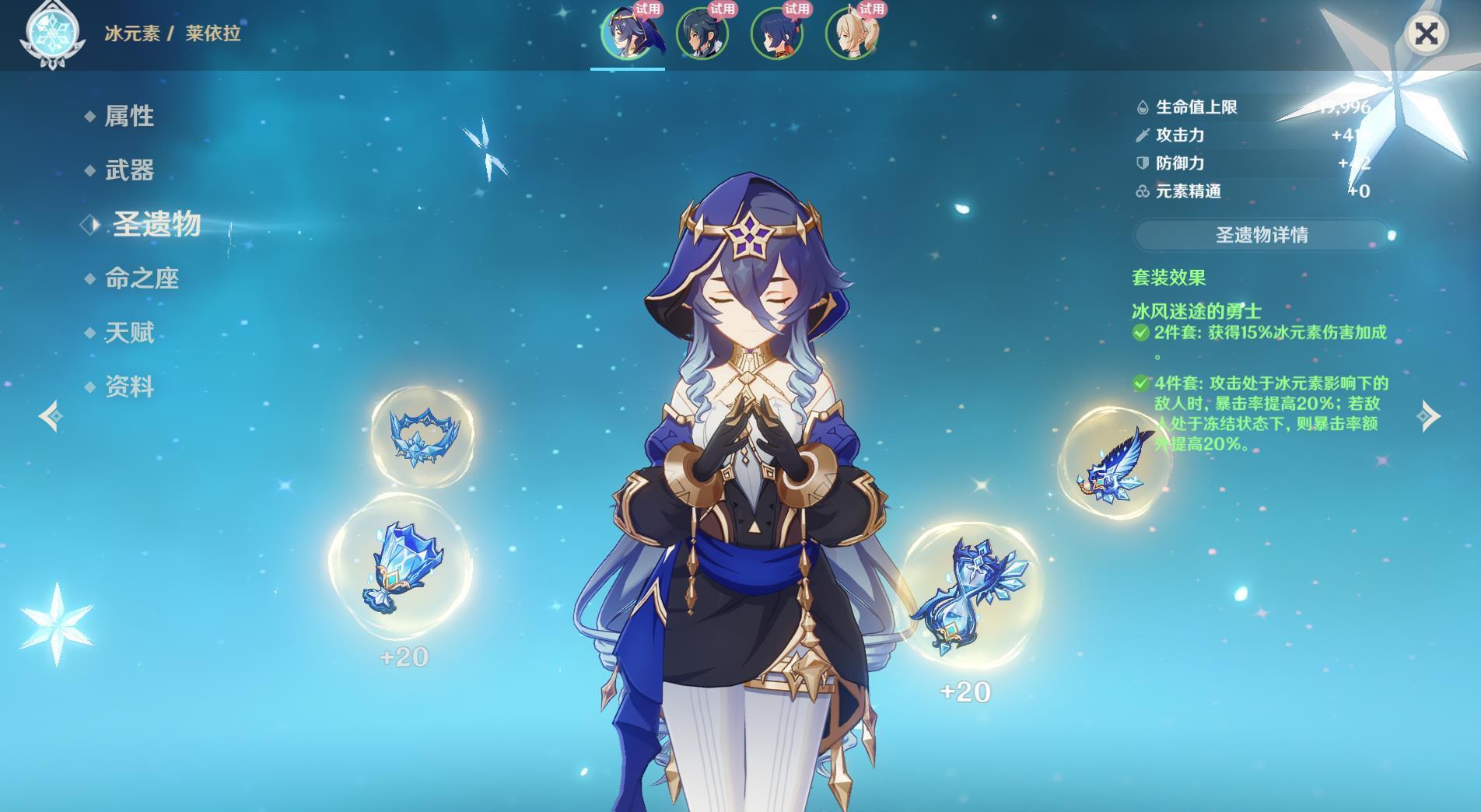Choose the 圣遗物 artifacts entry
The width and height of the screenshot is (1481, 812).
(x=156, y=225)
